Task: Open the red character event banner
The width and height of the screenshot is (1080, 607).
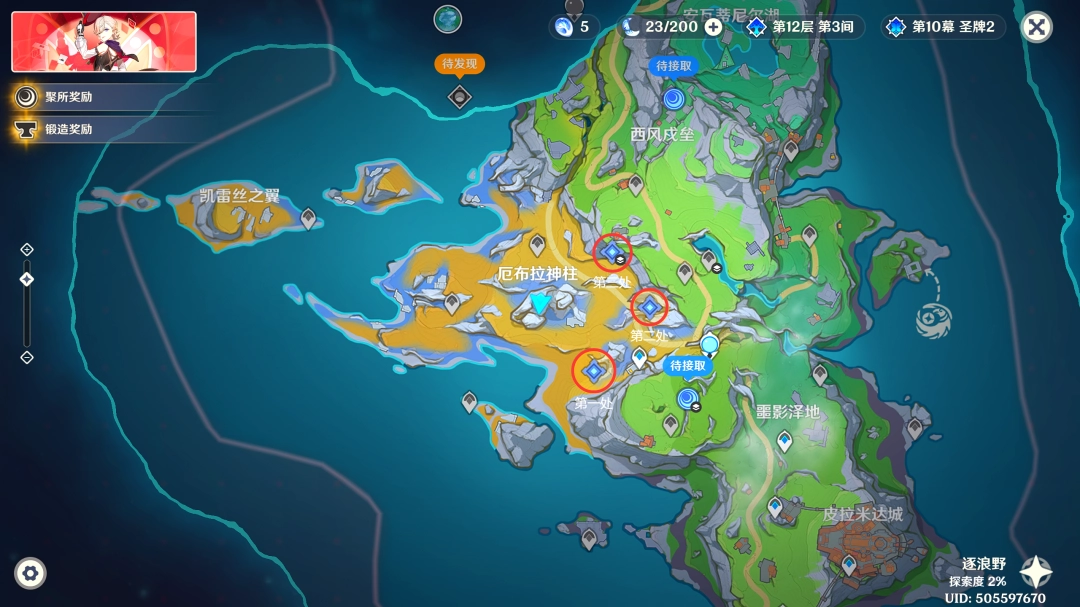Action: 104,42
